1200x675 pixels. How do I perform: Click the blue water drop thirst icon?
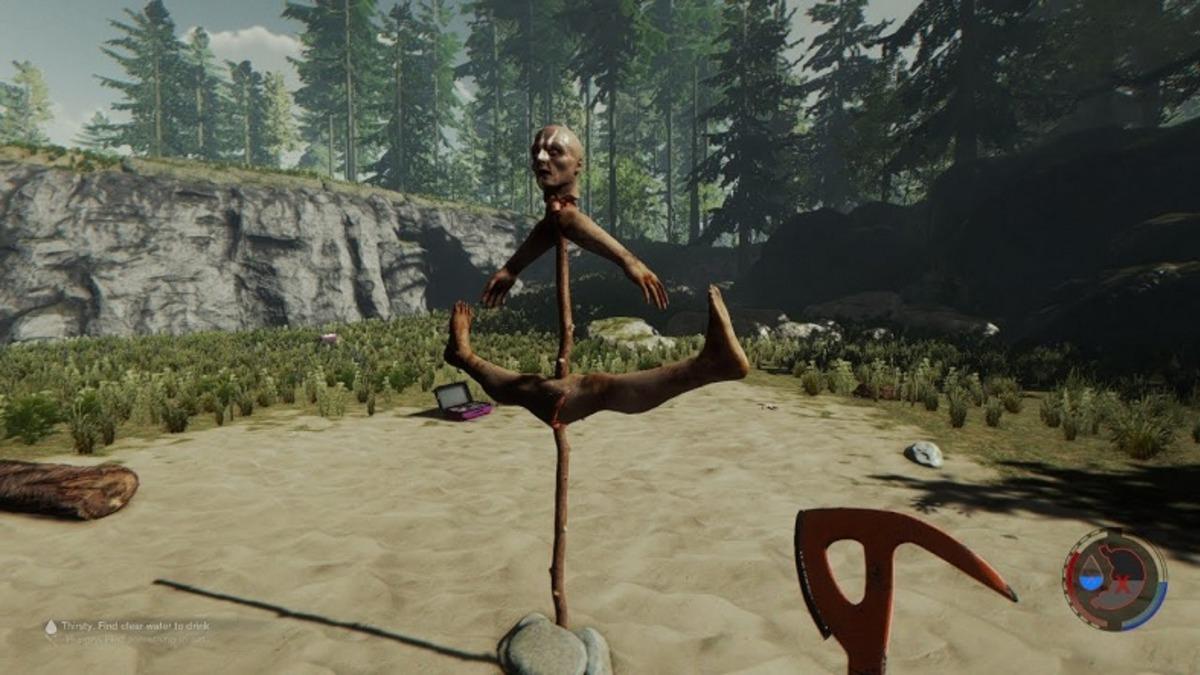[1093, 577]
